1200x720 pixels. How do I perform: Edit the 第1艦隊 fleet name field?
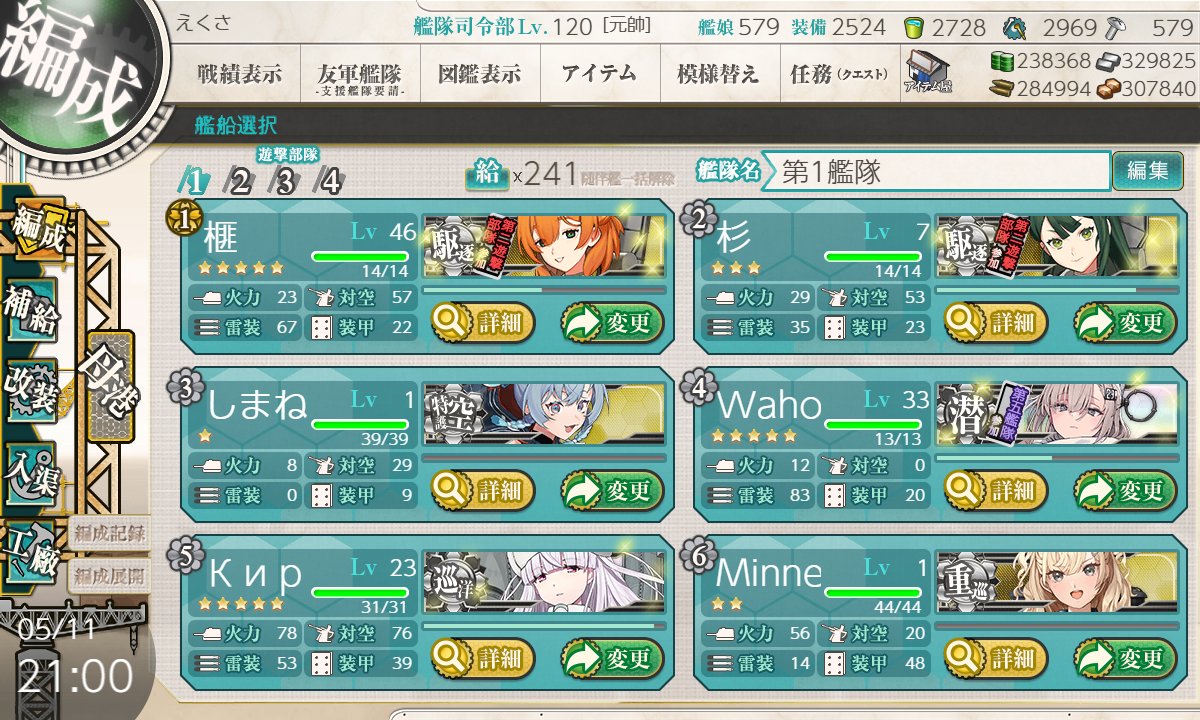(x=940, y=171)
